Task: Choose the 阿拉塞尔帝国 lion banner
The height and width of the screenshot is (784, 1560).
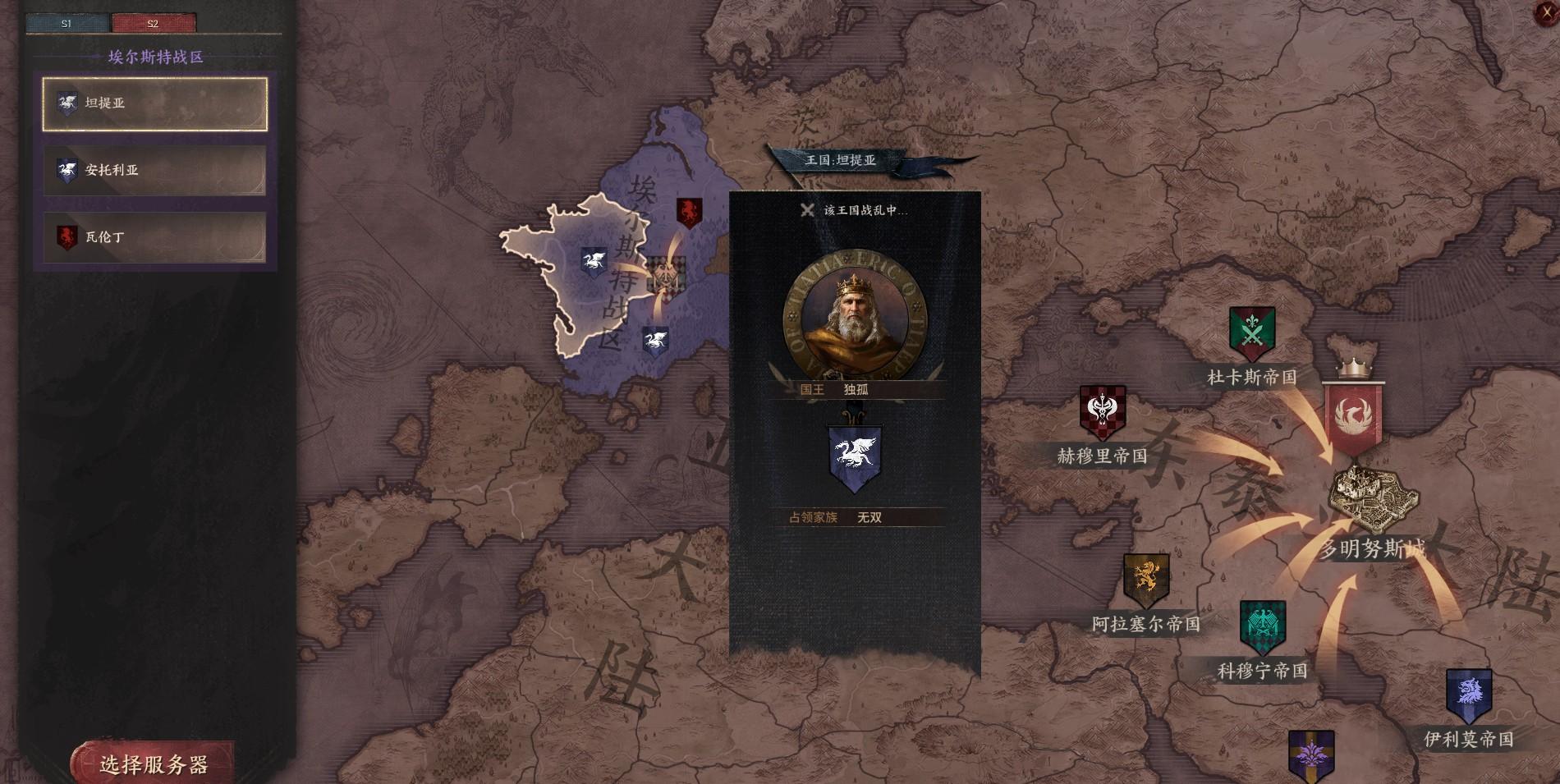Action: click(1146, 580)
